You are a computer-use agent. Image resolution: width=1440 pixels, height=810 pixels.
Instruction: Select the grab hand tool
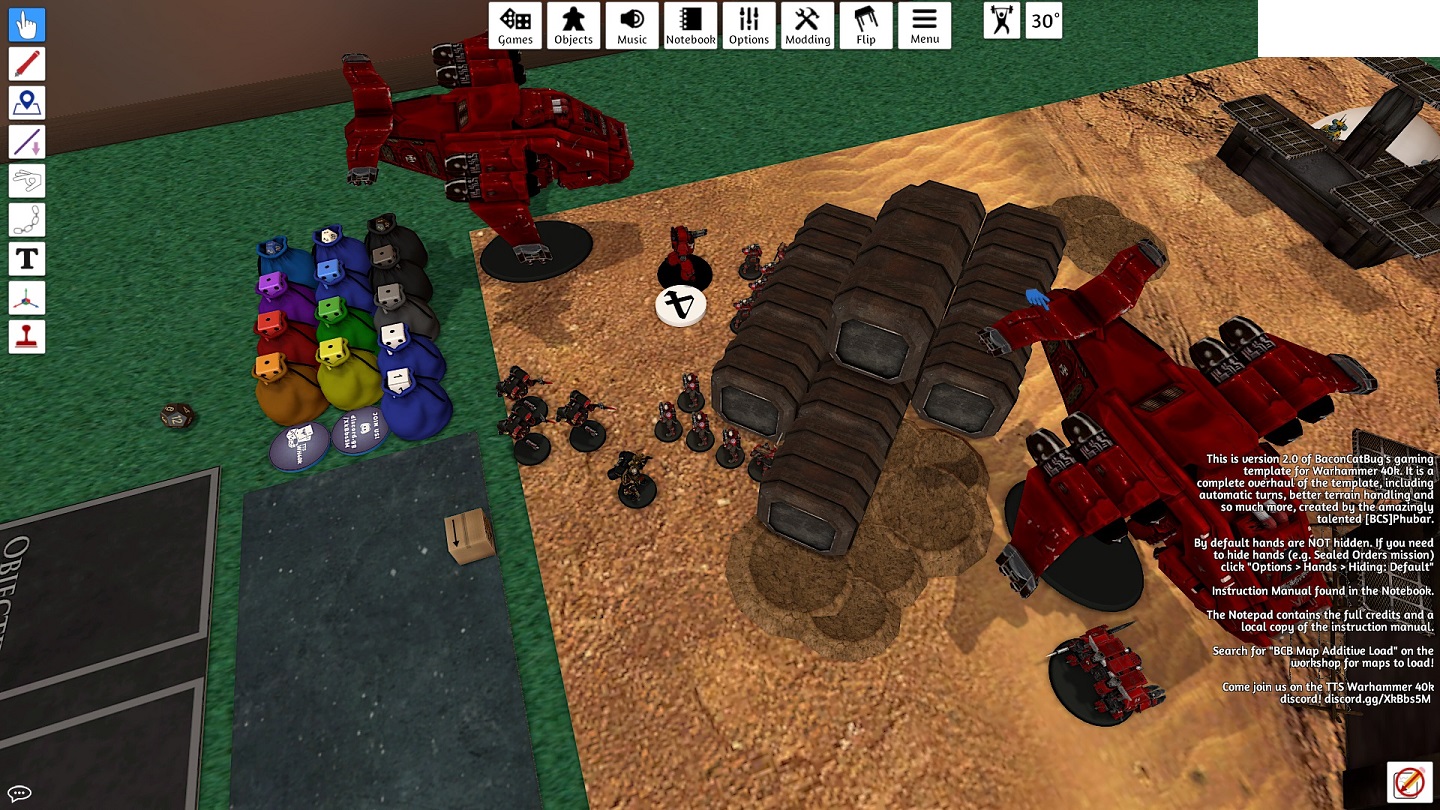point(27,25)
